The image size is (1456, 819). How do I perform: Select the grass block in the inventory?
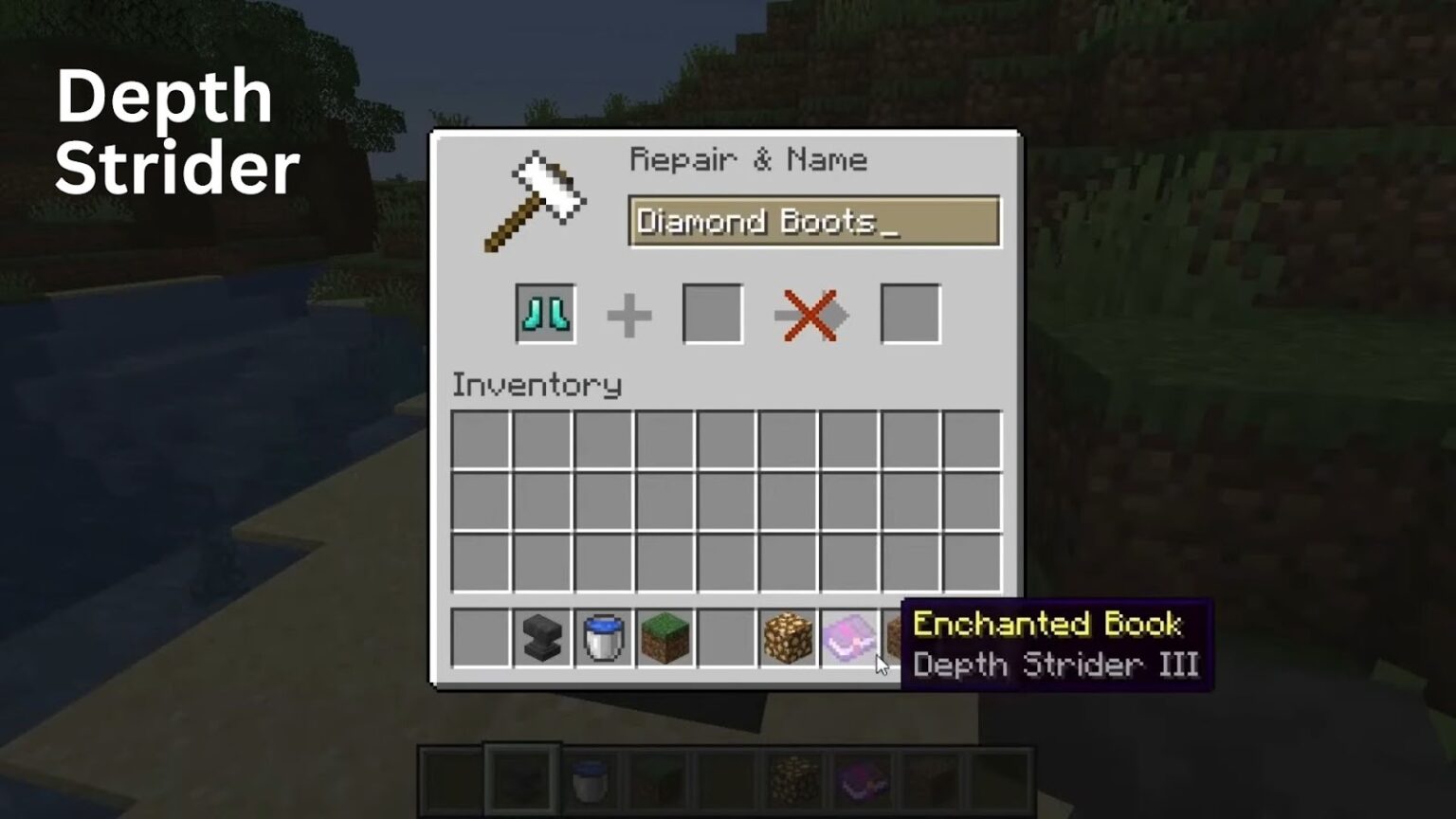tap(666, 637)
